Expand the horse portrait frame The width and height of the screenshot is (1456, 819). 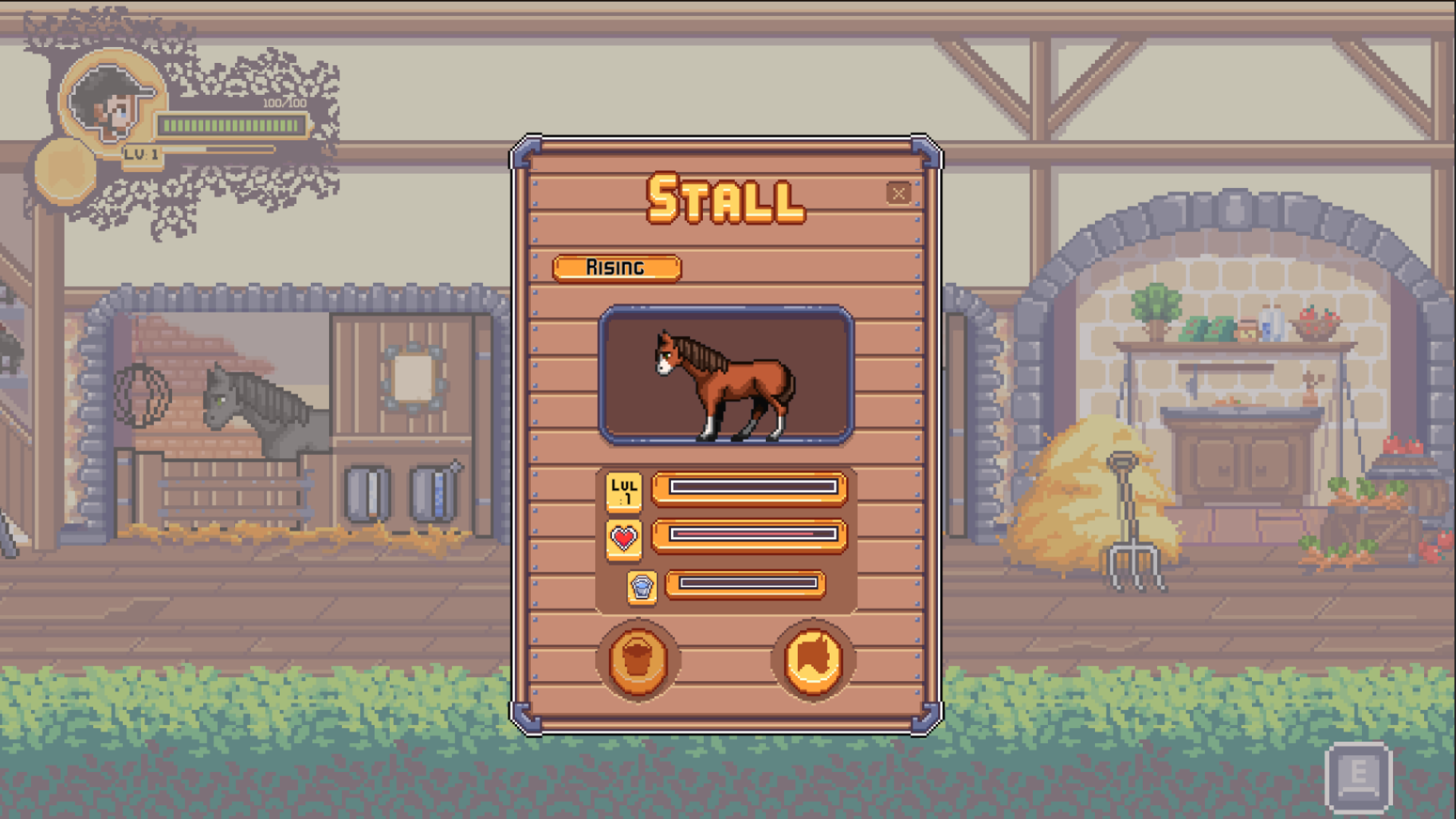point(726,374)
